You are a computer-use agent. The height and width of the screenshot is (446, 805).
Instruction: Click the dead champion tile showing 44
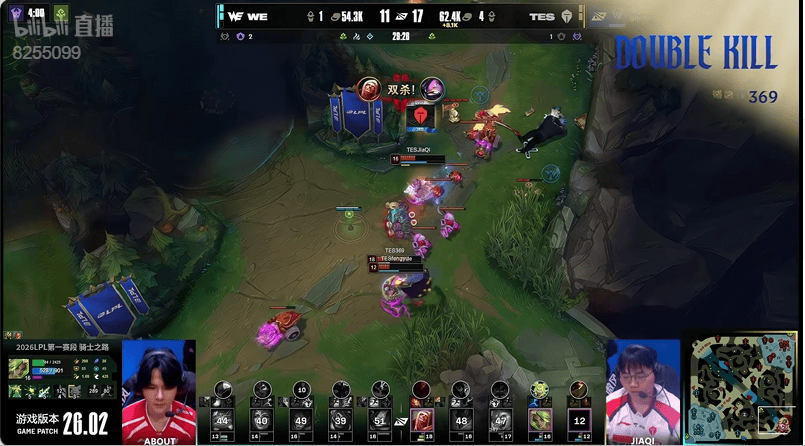222,419
